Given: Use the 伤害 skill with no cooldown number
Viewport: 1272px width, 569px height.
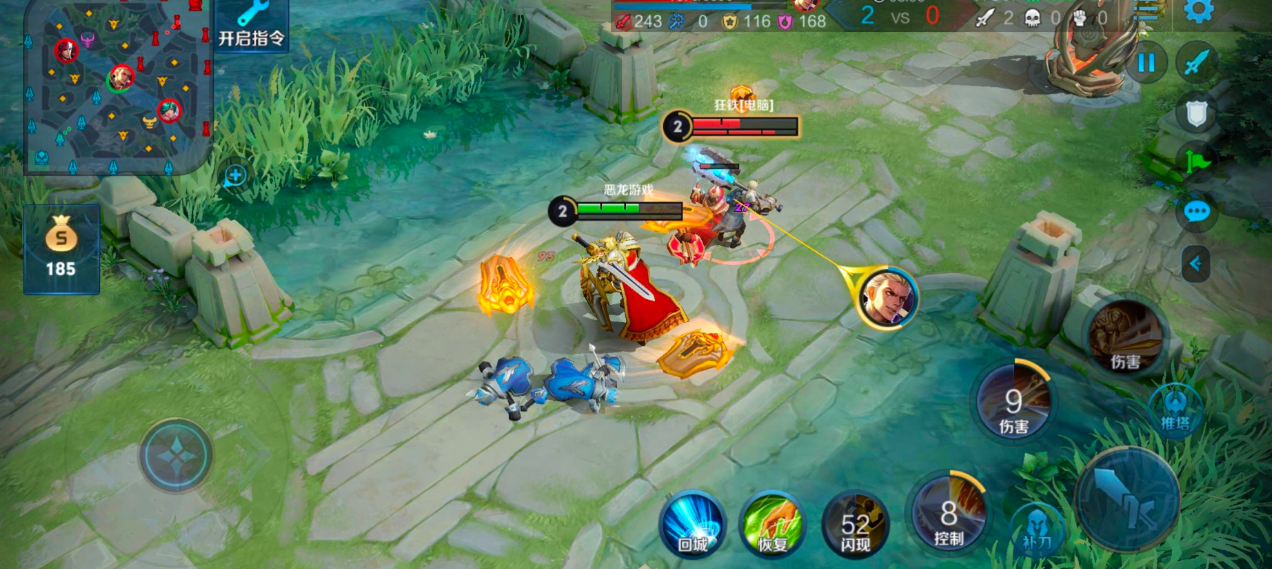Looking at the screenshot, I should coord(1125,335).
